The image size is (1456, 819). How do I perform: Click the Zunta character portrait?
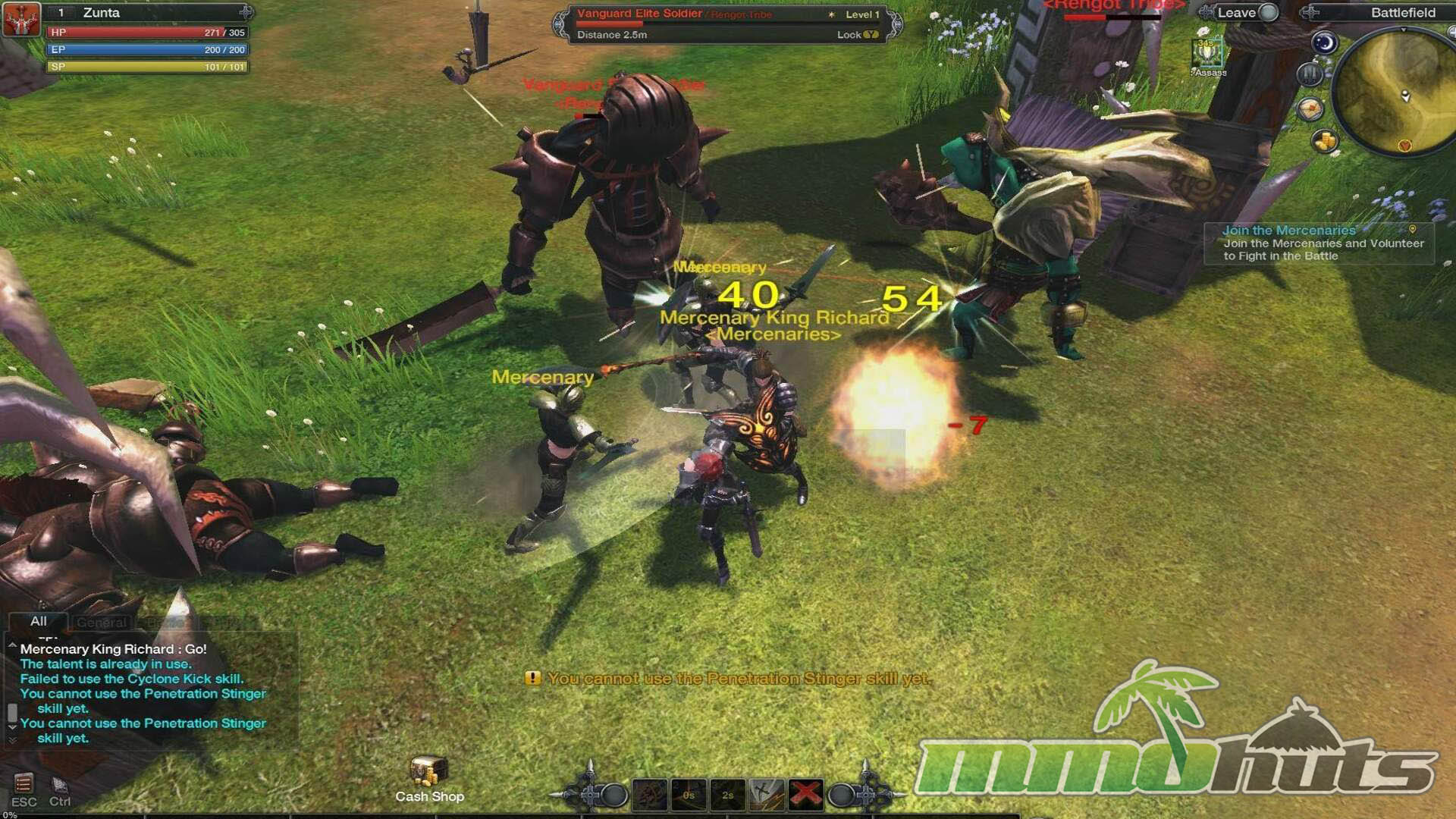21,19
